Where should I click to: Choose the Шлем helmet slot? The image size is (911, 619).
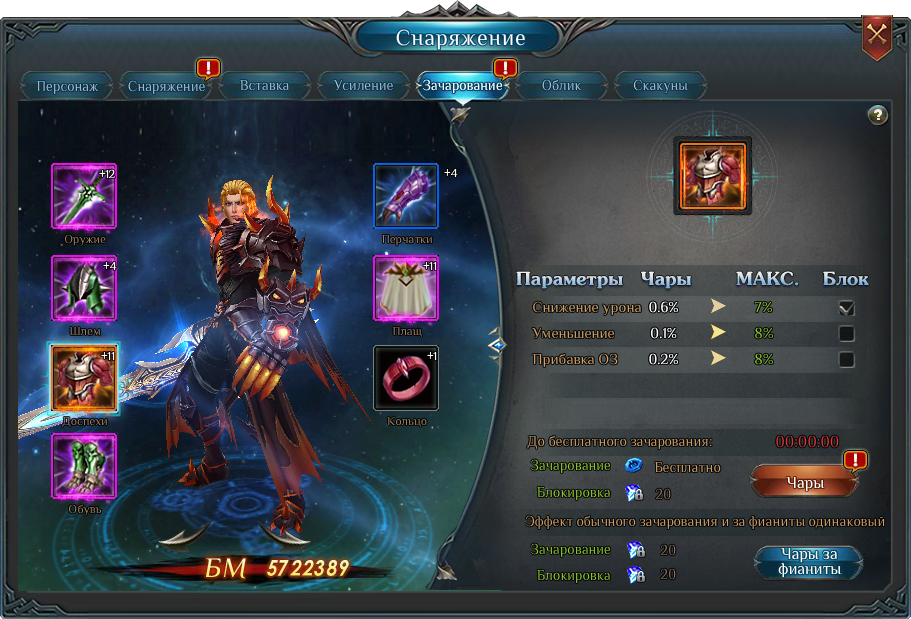(84, 288)
